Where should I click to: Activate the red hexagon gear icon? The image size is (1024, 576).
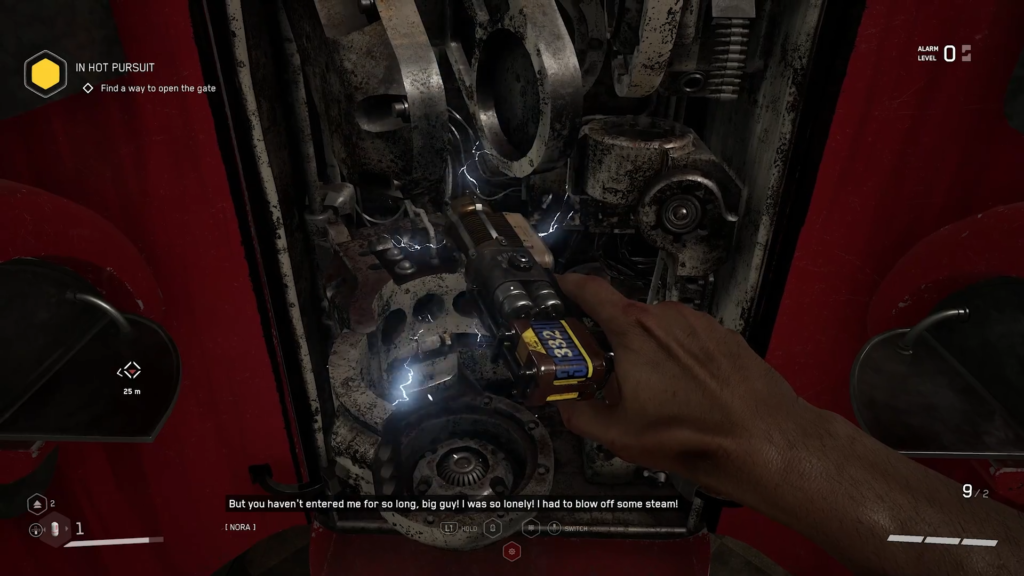tap(511, 551)
